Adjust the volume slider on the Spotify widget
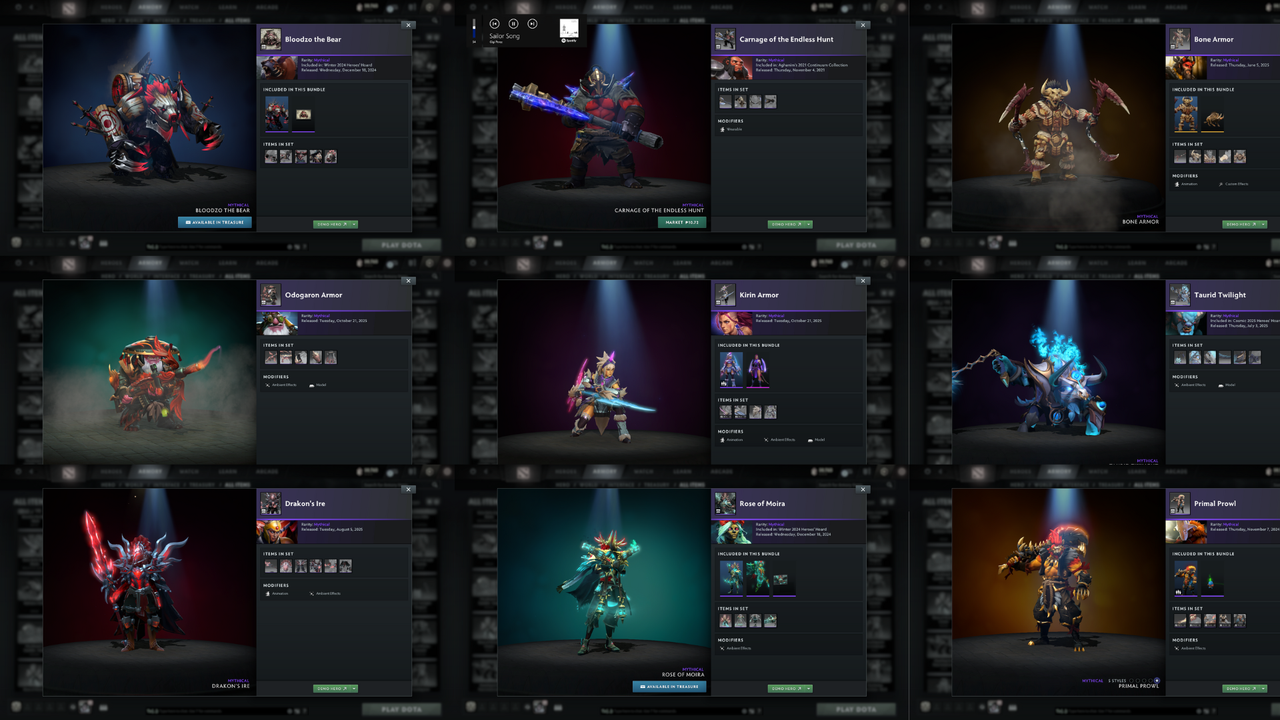 click(x=474, y=28)
